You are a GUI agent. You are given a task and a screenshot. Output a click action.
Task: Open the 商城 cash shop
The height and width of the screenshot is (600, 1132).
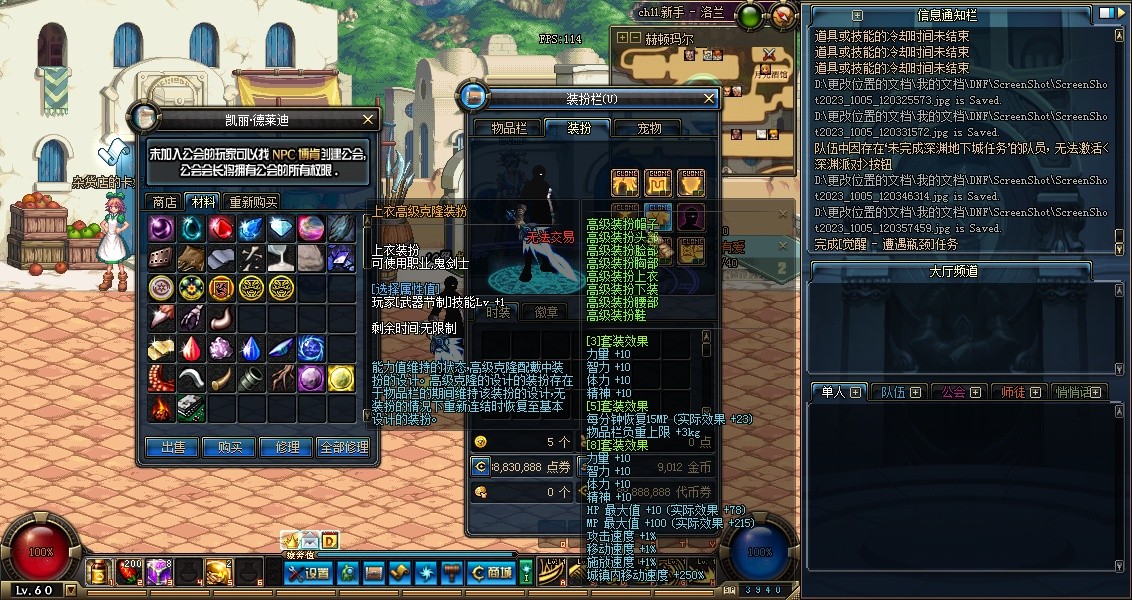pos(490,573)
